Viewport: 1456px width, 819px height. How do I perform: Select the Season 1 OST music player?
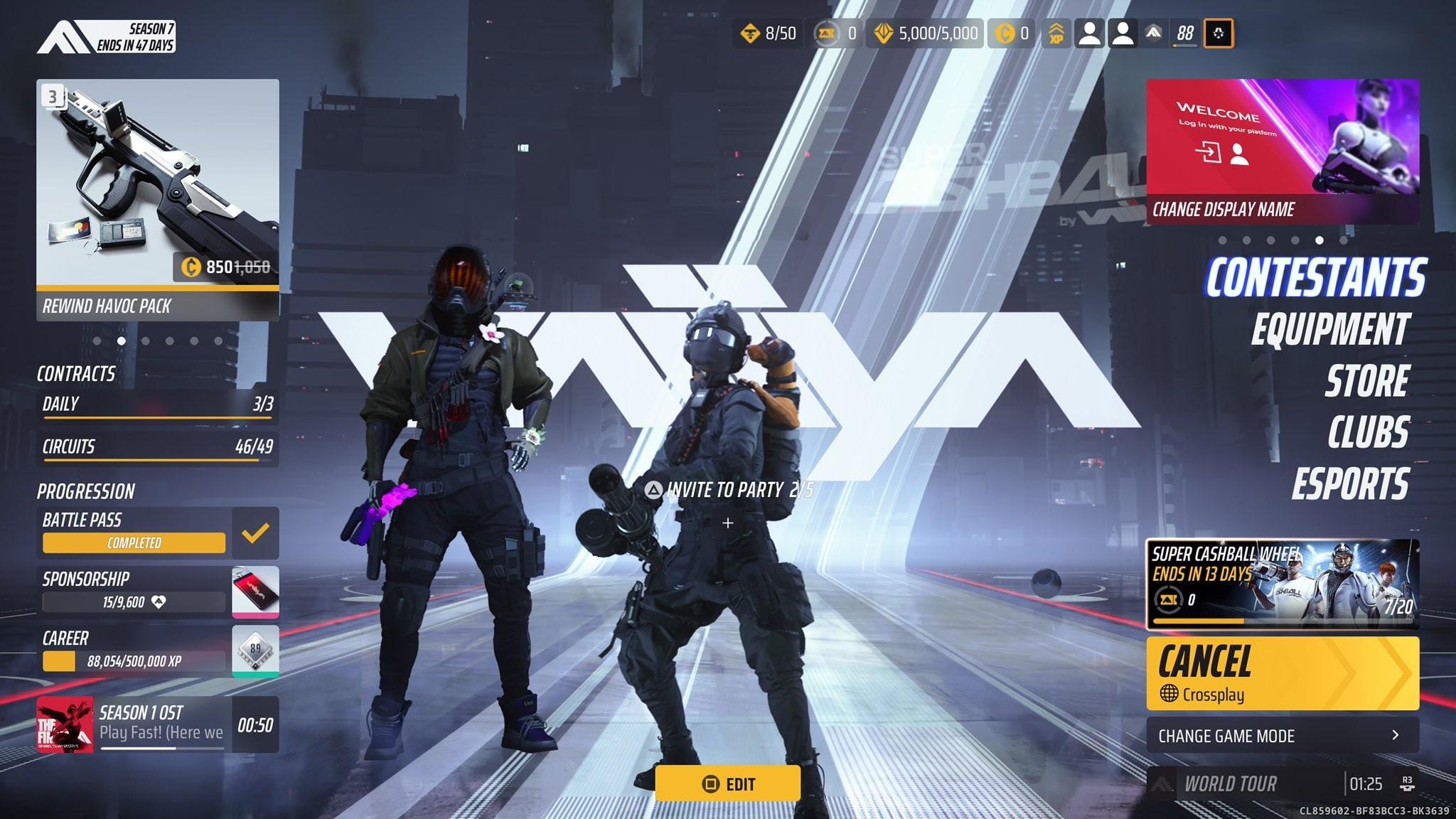pos(157,724)
